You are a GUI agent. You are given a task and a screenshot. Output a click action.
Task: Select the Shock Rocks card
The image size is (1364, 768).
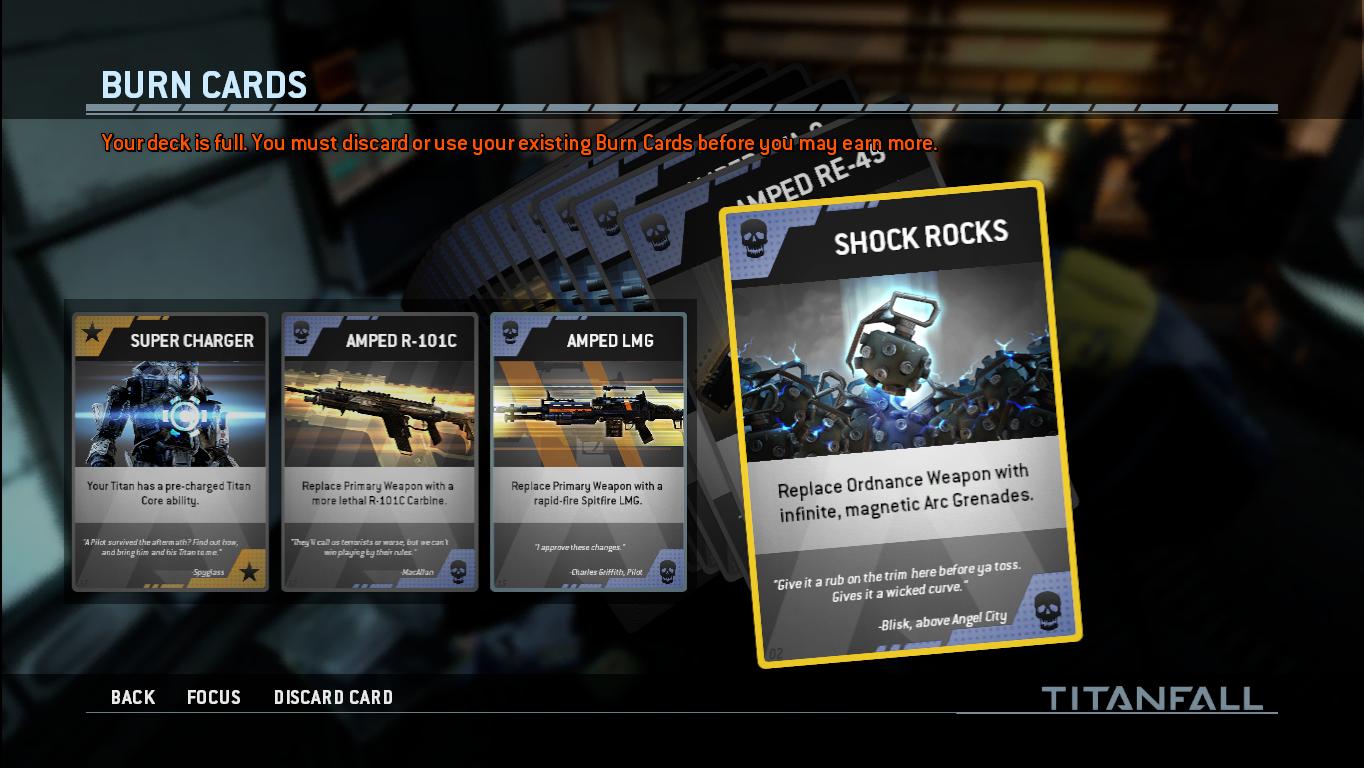tap(907, 425)
